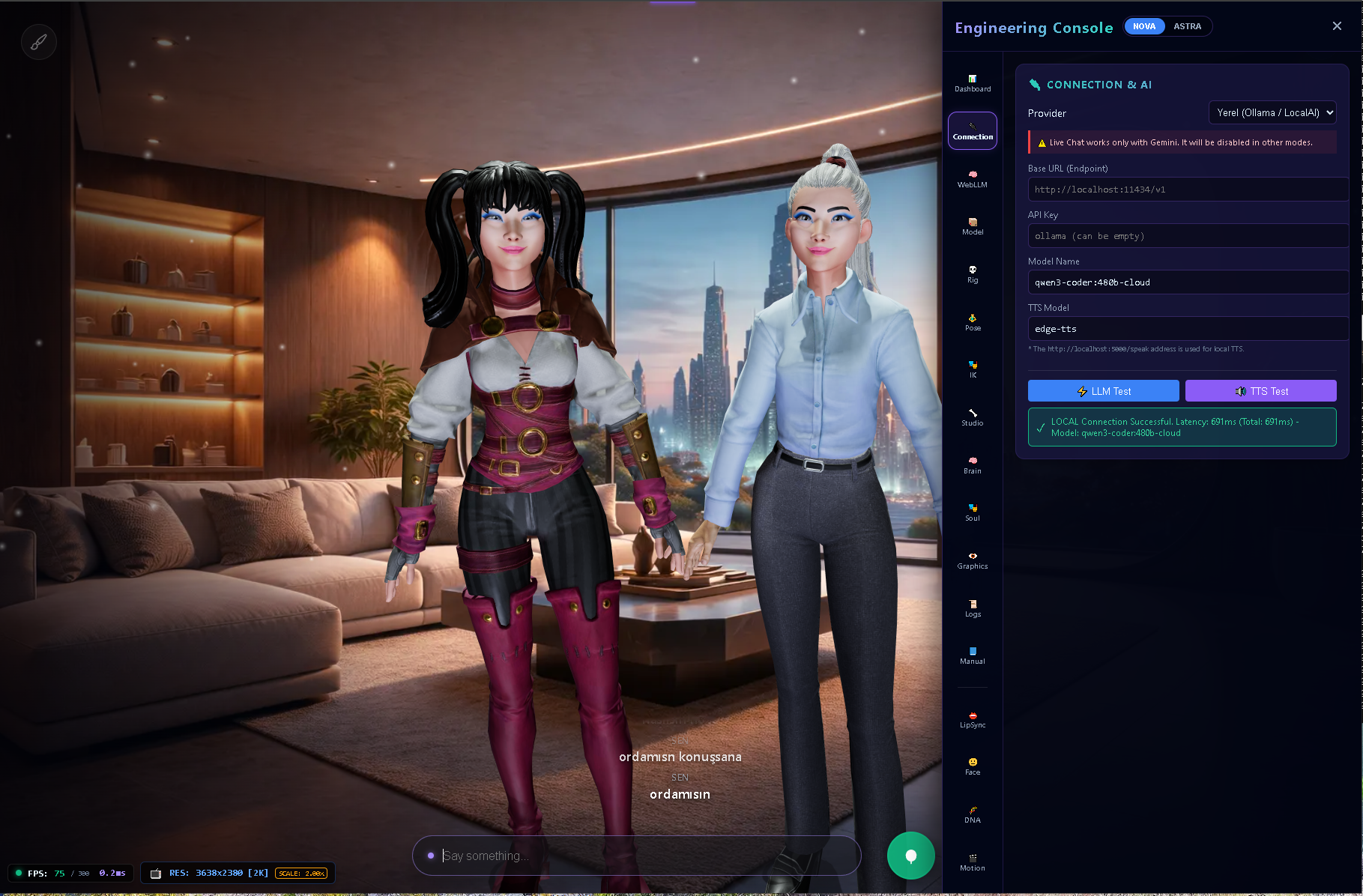1363x896 pixels.
Task: Run the TTS Test
Action: pos(1260,390)
